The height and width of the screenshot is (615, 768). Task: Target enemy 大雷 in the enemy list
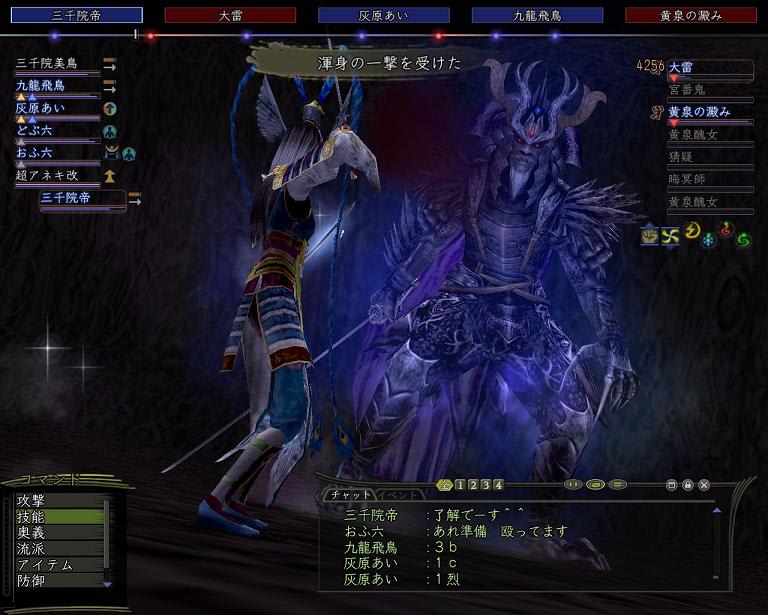tap(681, 67)
